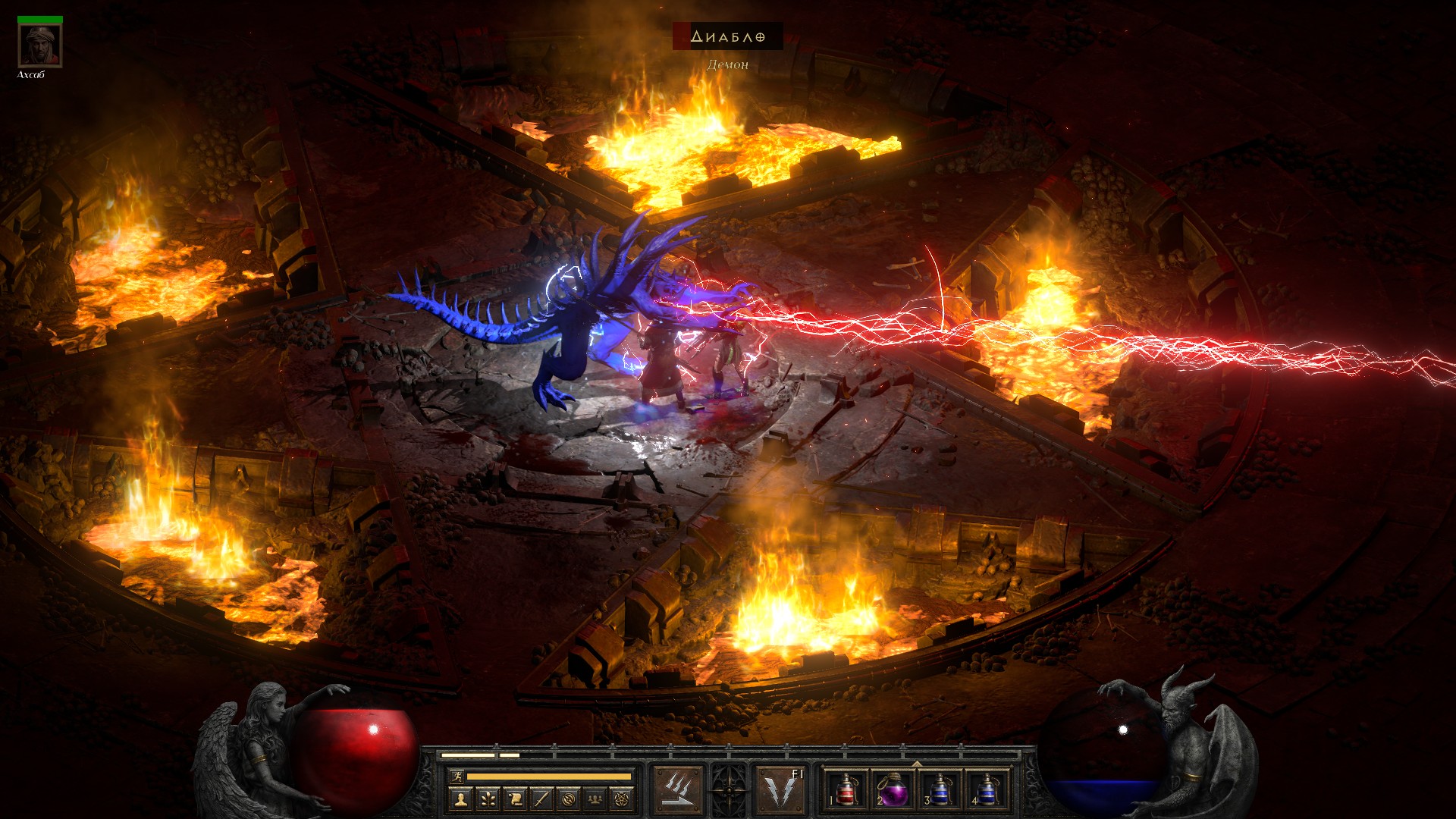This screenshot has height=819, width=1456.
Task: Open the party members icon
Action: (596, 799)
